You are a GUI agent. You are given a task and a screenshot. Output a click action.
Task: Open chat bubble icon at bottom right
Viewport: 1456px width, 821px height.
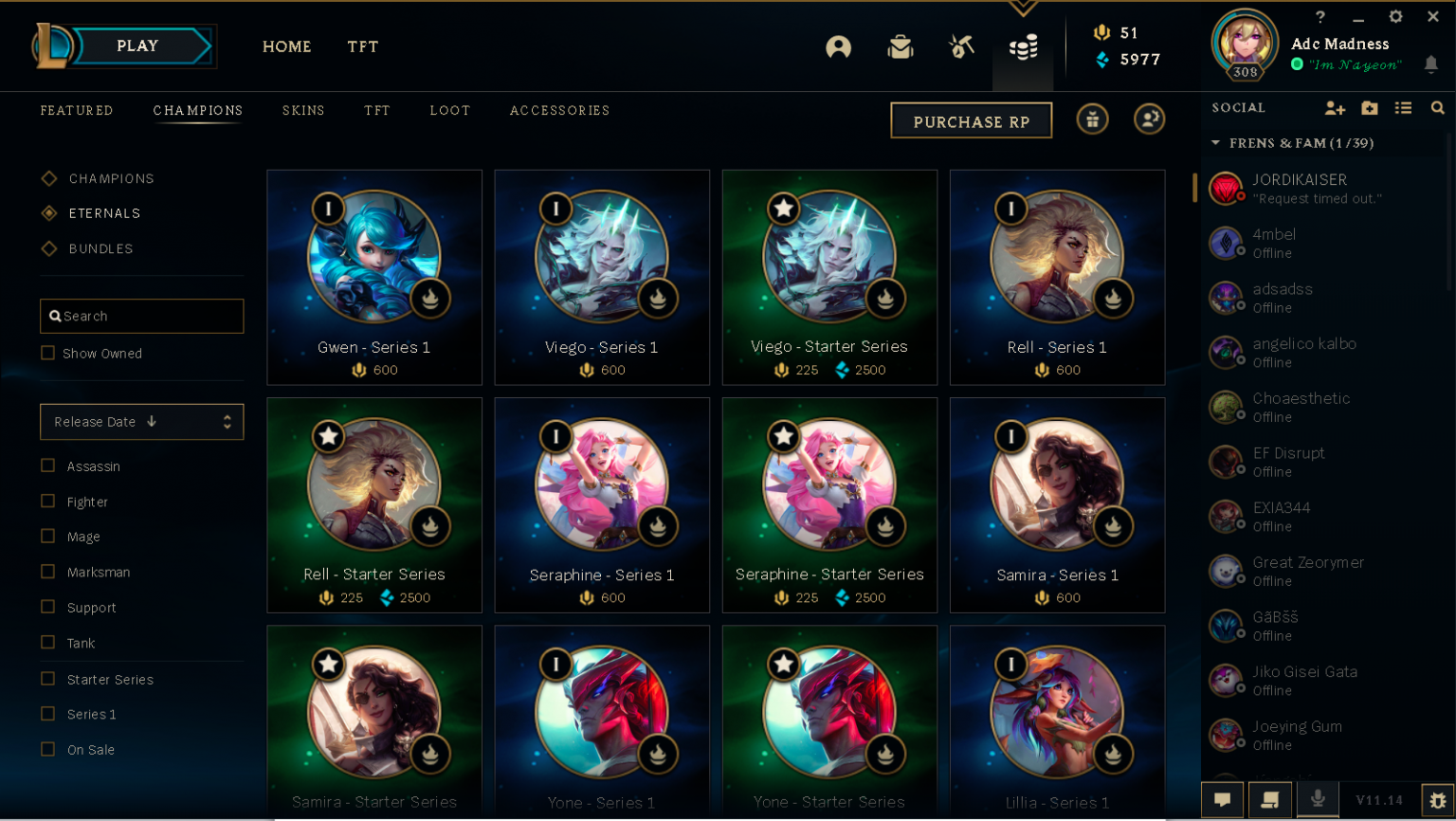point(1223,799)
